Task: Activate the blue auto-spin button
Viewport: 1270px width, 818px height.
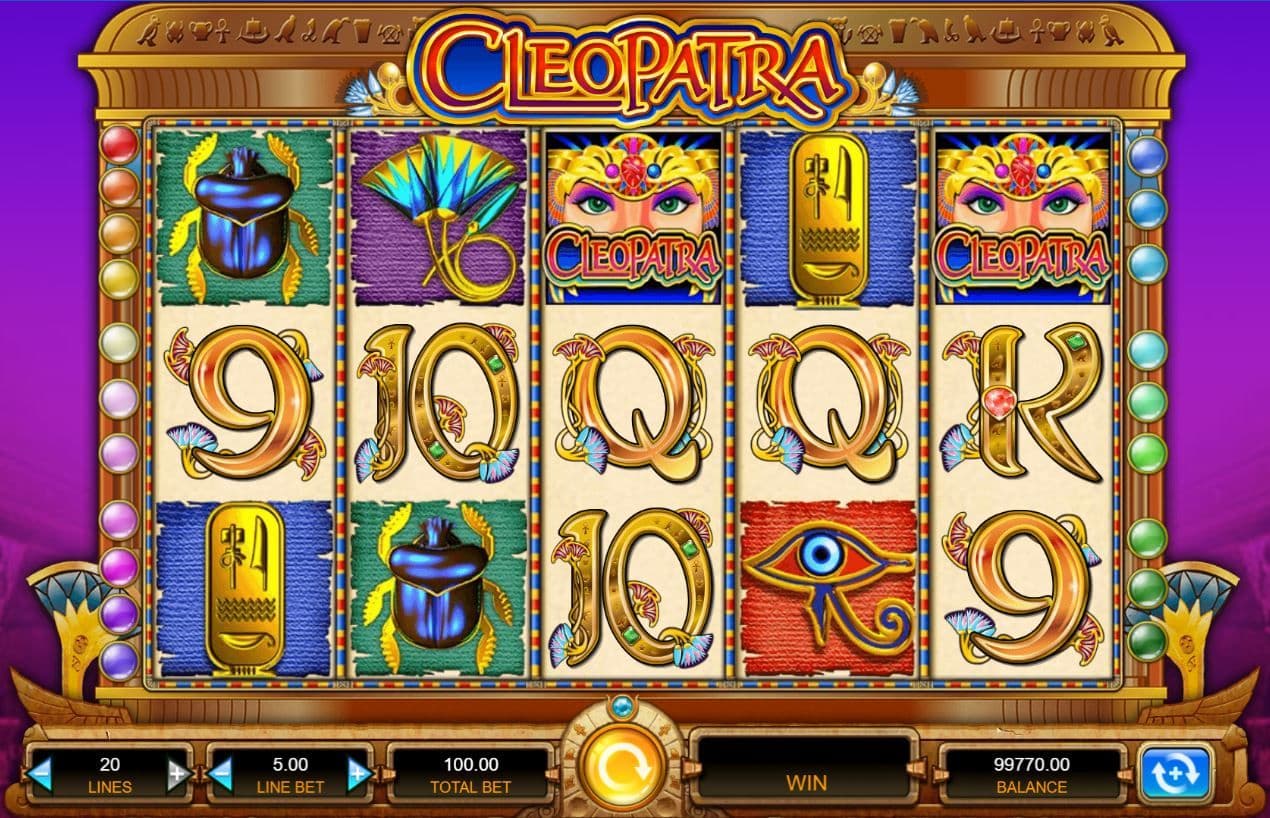Action: coord(1175,773)
